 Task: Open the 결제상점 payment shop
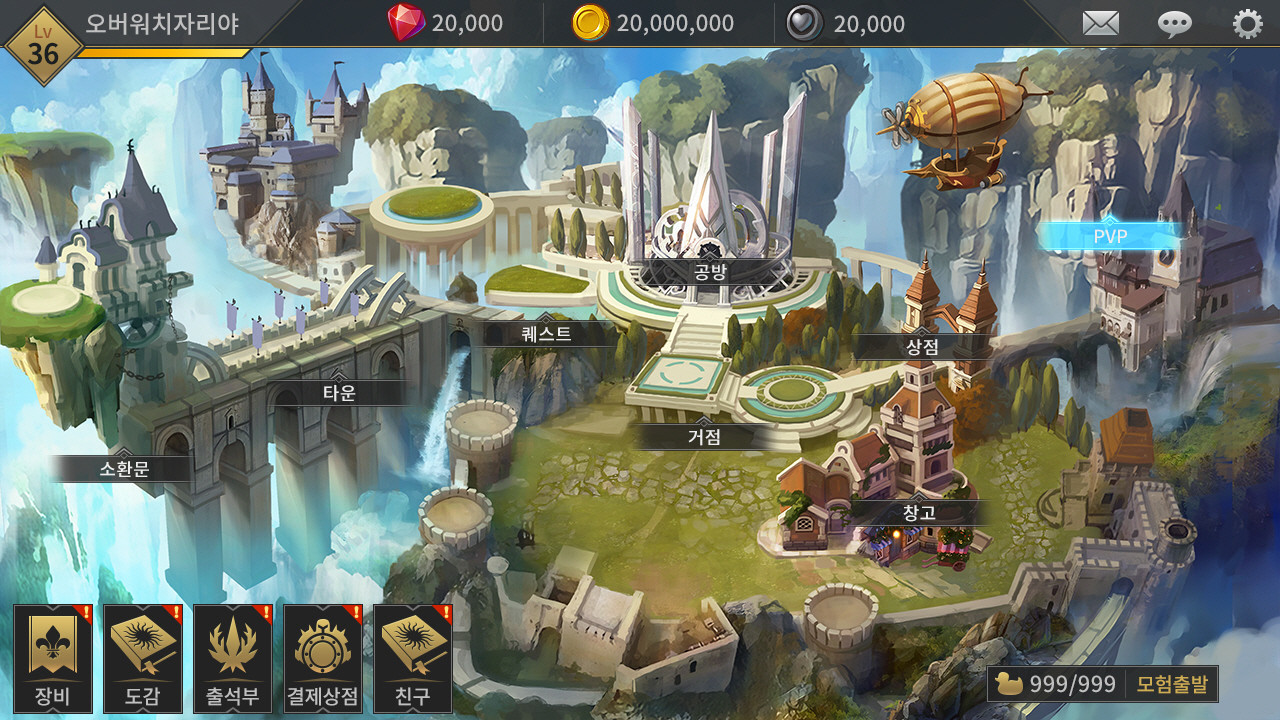coord(322,658)
